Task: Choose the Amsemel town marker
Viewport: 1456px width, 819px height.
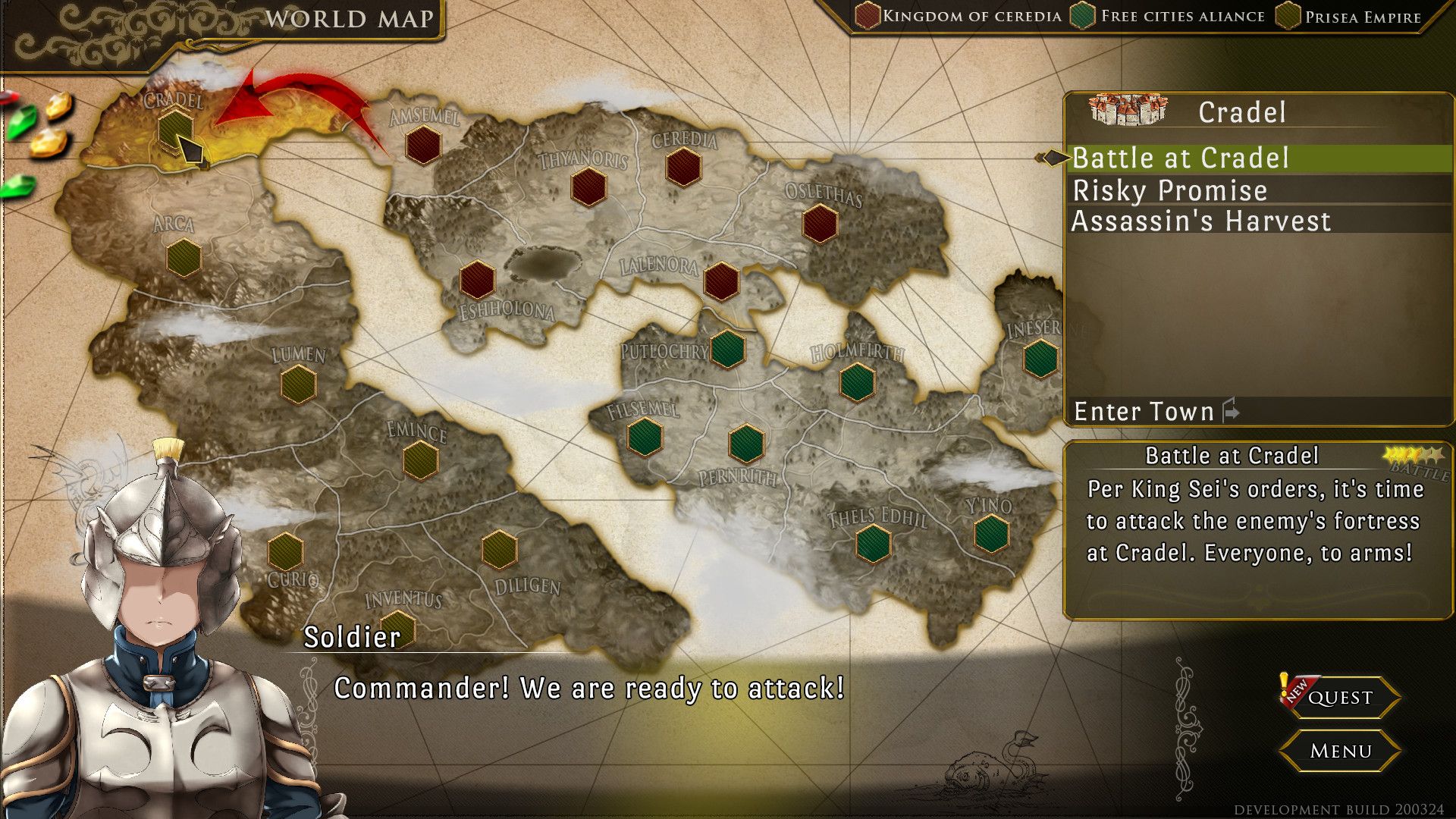Action: tap(423, 145)
